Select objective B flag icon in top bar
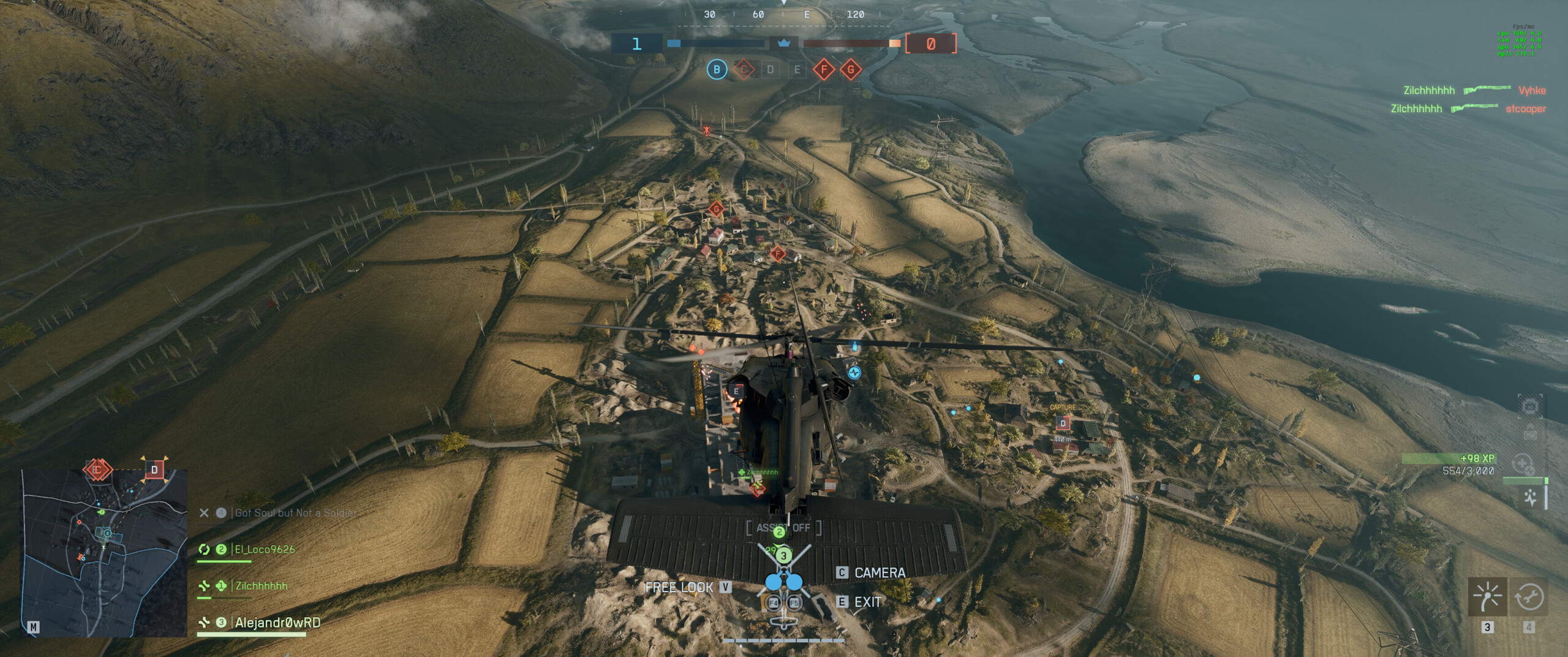 coord(717,69)
